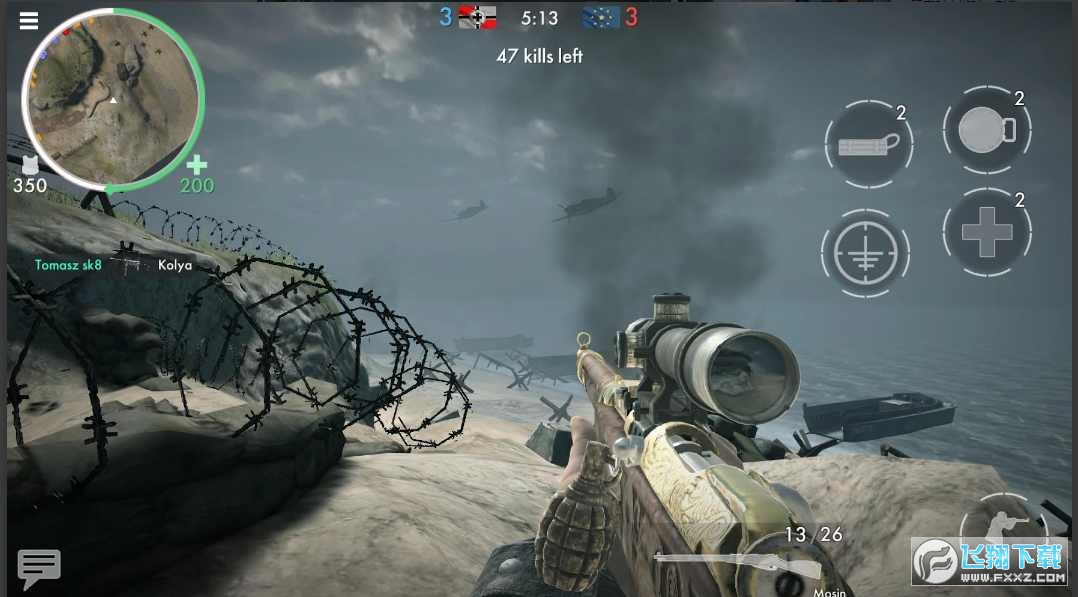Viewport: 1078px width, 597px height.
Task: Activate the medkit cross button
Action: 986,231
